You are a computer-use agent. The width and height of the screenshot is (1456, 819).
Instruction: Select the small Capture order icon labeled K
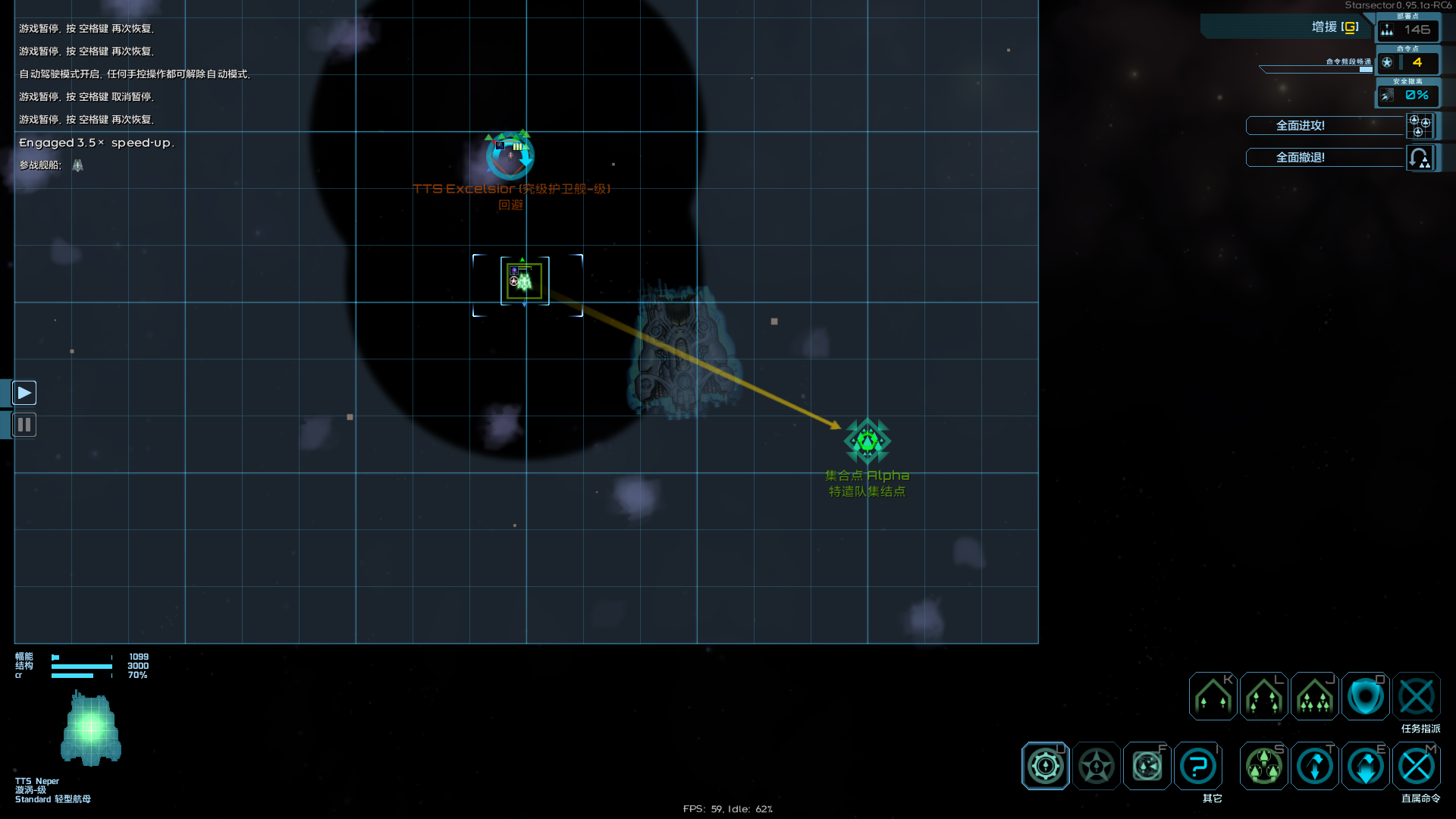pos(1212,696)
